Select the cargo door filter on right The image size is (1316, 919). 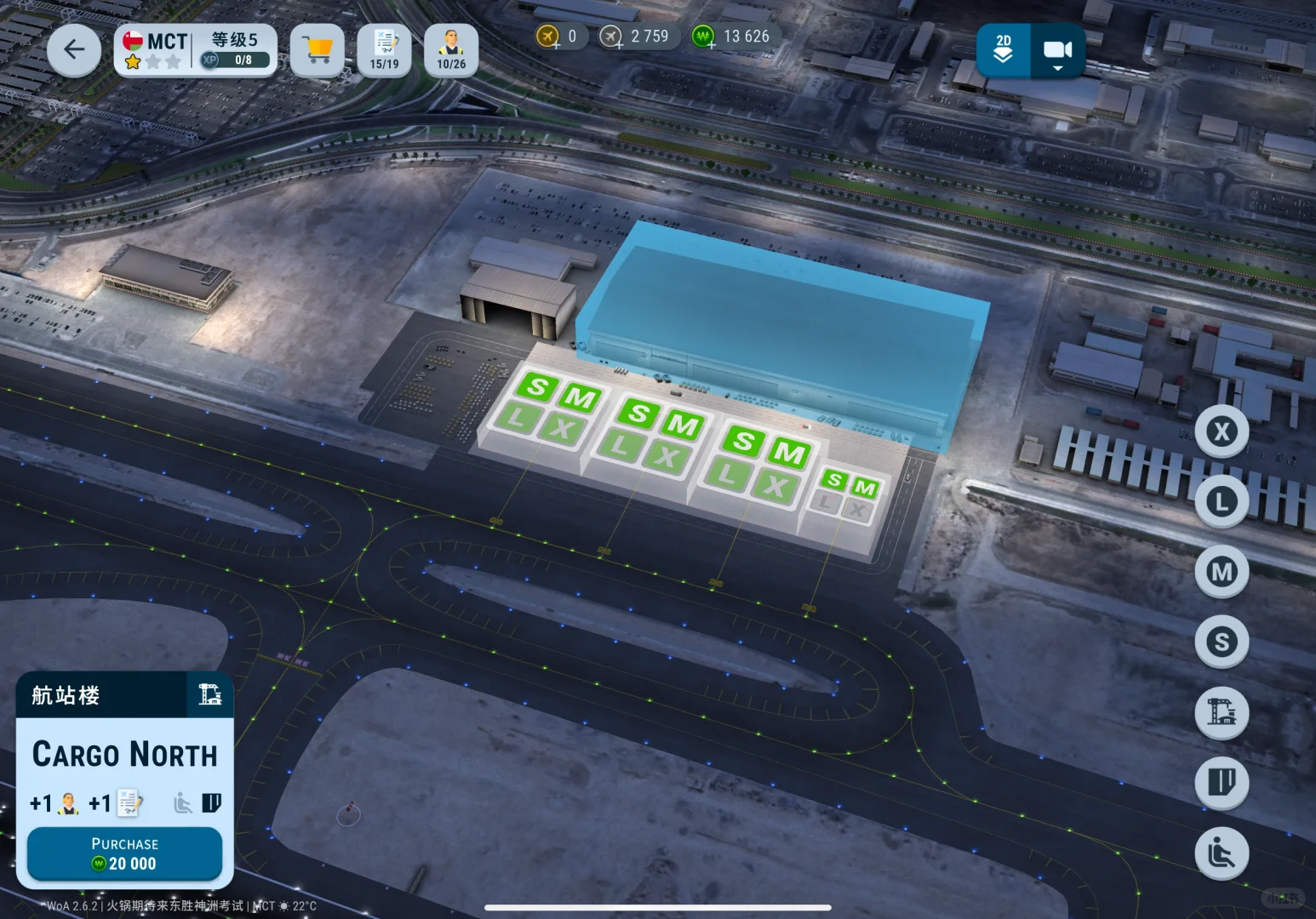point(1222,781)
